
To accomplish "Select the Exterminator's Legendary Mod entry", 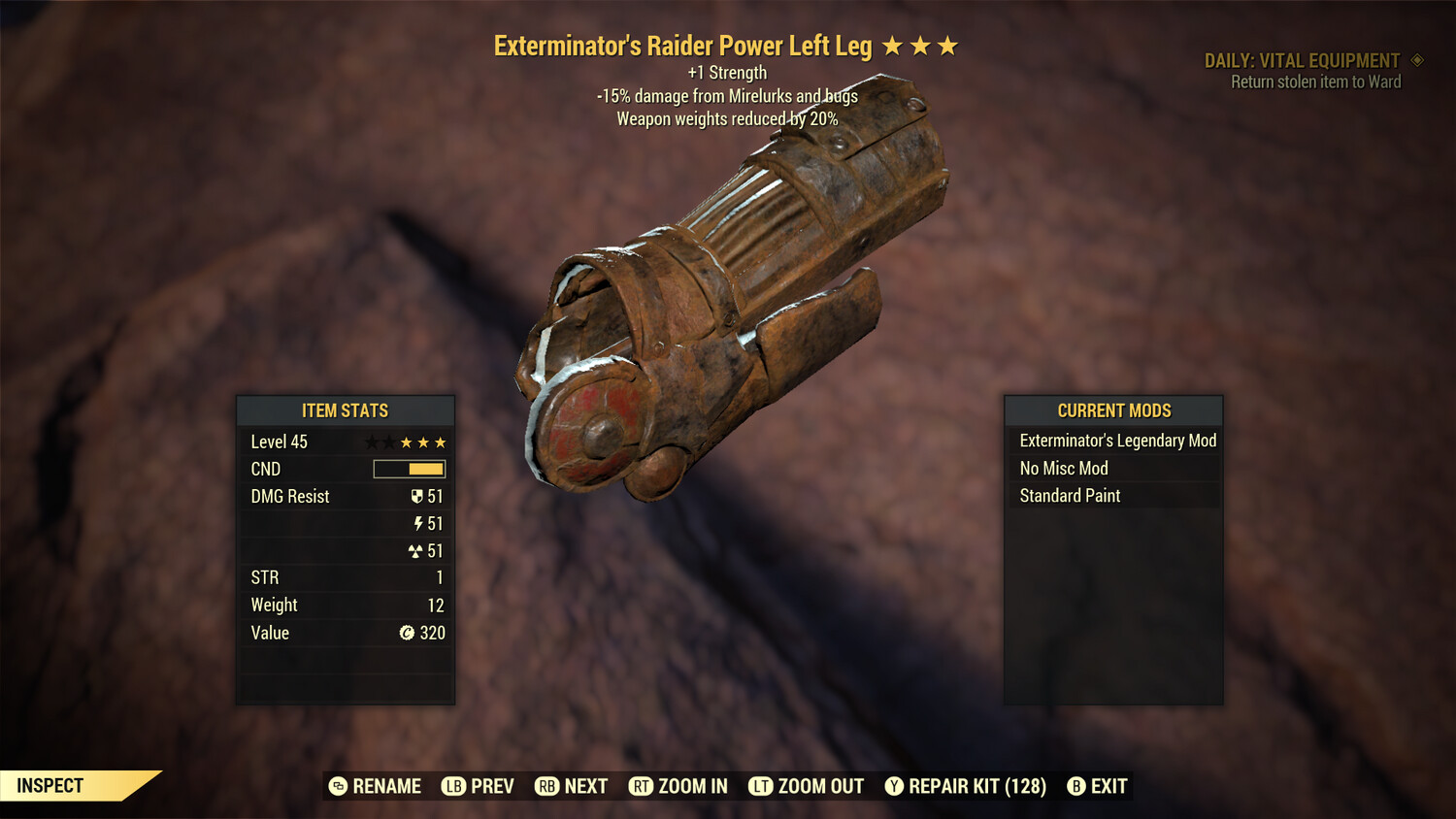I will [1116, 440].
